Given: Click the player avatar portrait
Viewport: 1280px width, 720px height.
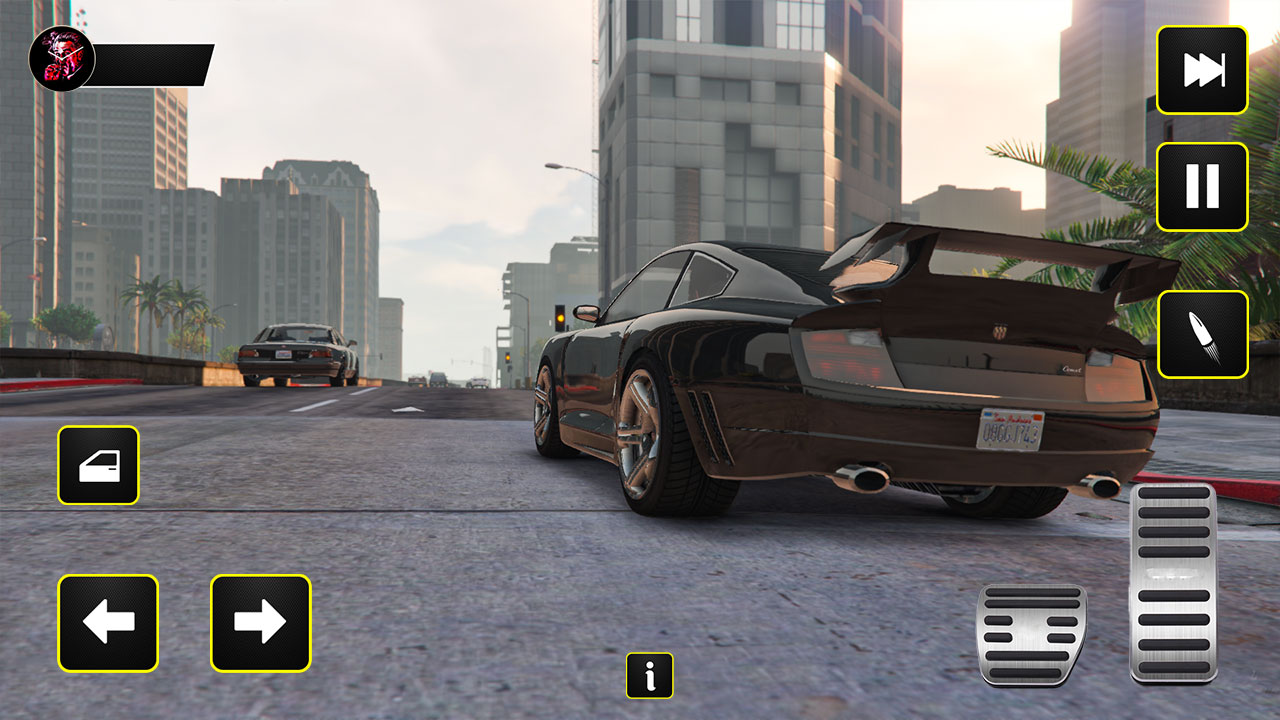Looking at the screenshot, I should click(x=62, y=58).
